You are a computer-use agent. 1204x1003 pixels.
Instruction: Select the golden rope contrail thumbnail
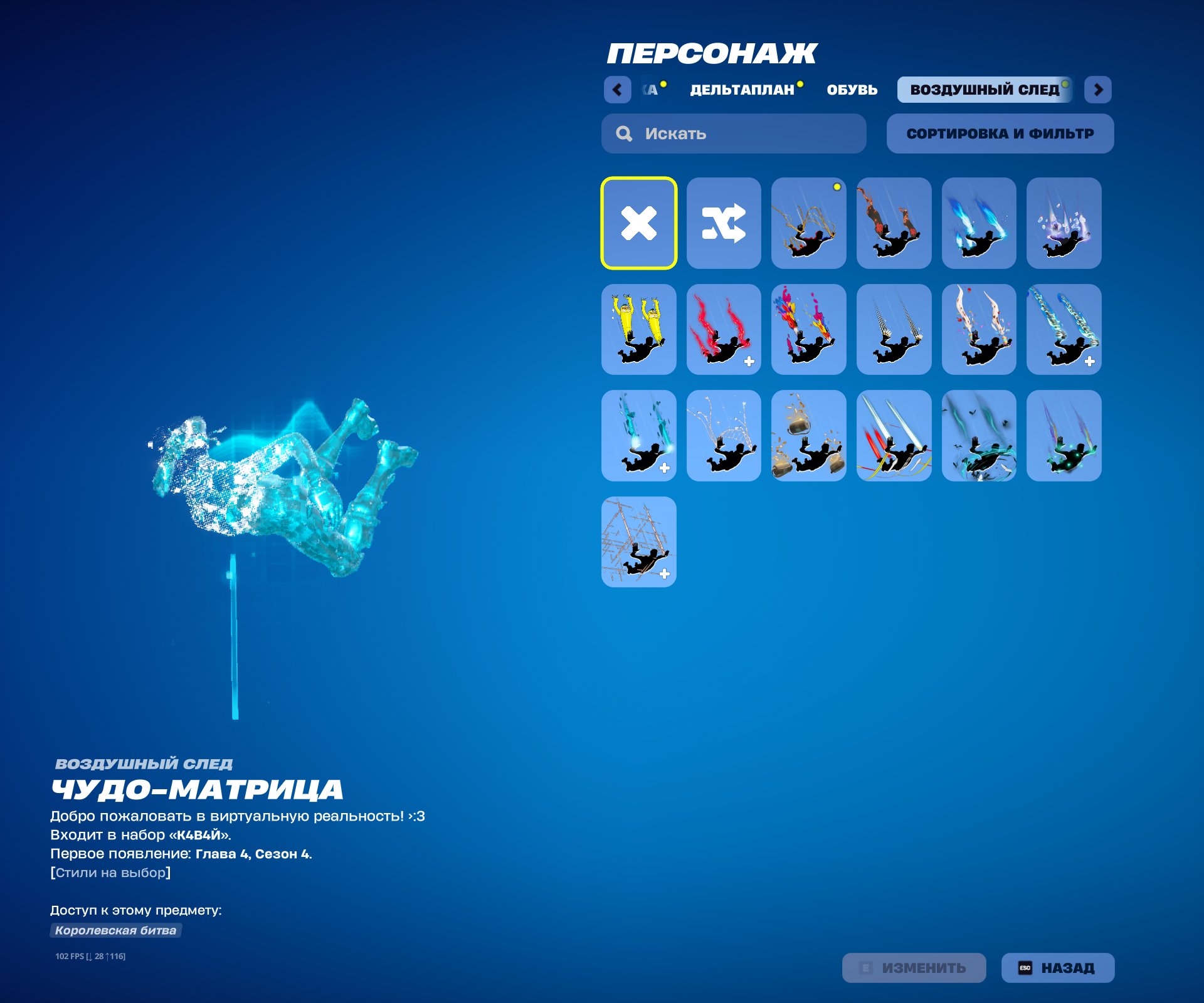tap(809, 223)
